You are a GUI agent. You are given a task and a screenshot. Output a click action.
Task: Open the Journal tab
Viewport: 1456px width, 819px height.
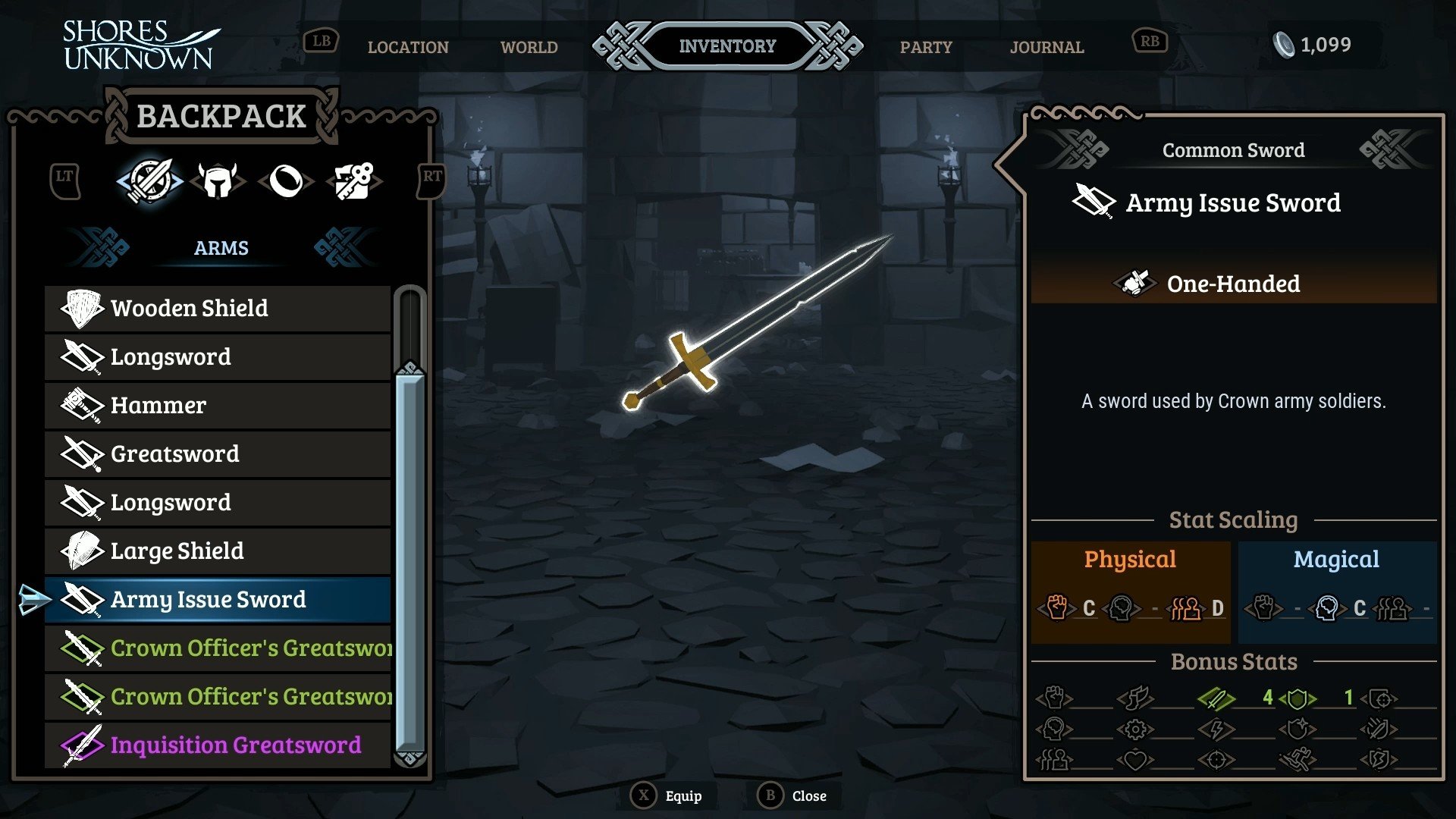click(1046, 47)
